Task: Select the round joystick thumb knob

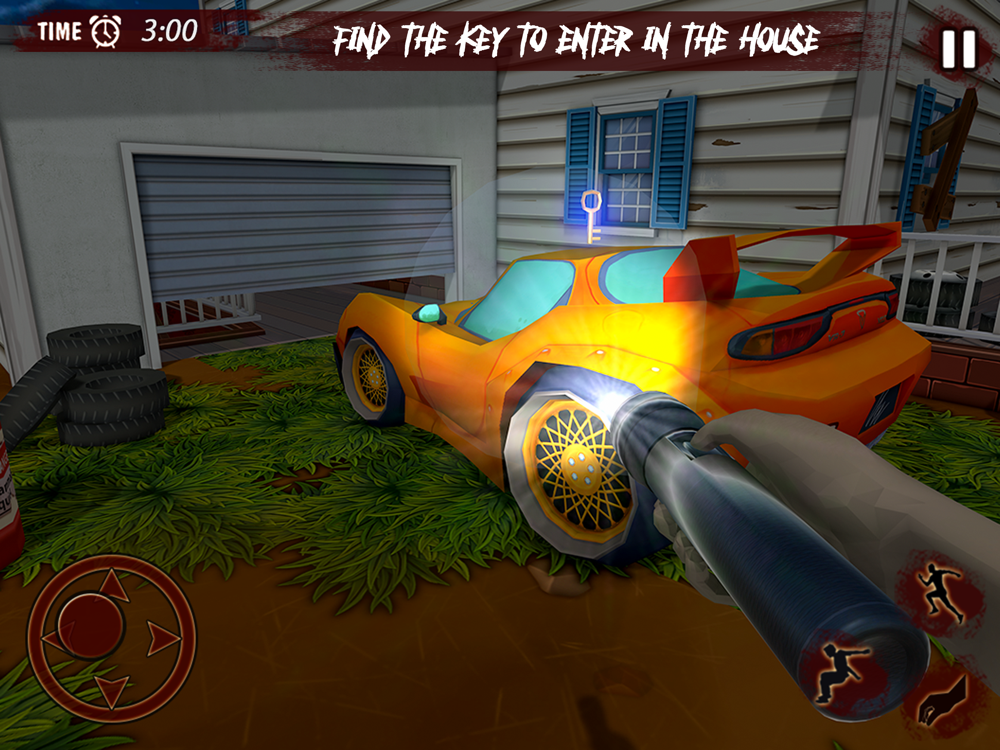Action: 90,626
